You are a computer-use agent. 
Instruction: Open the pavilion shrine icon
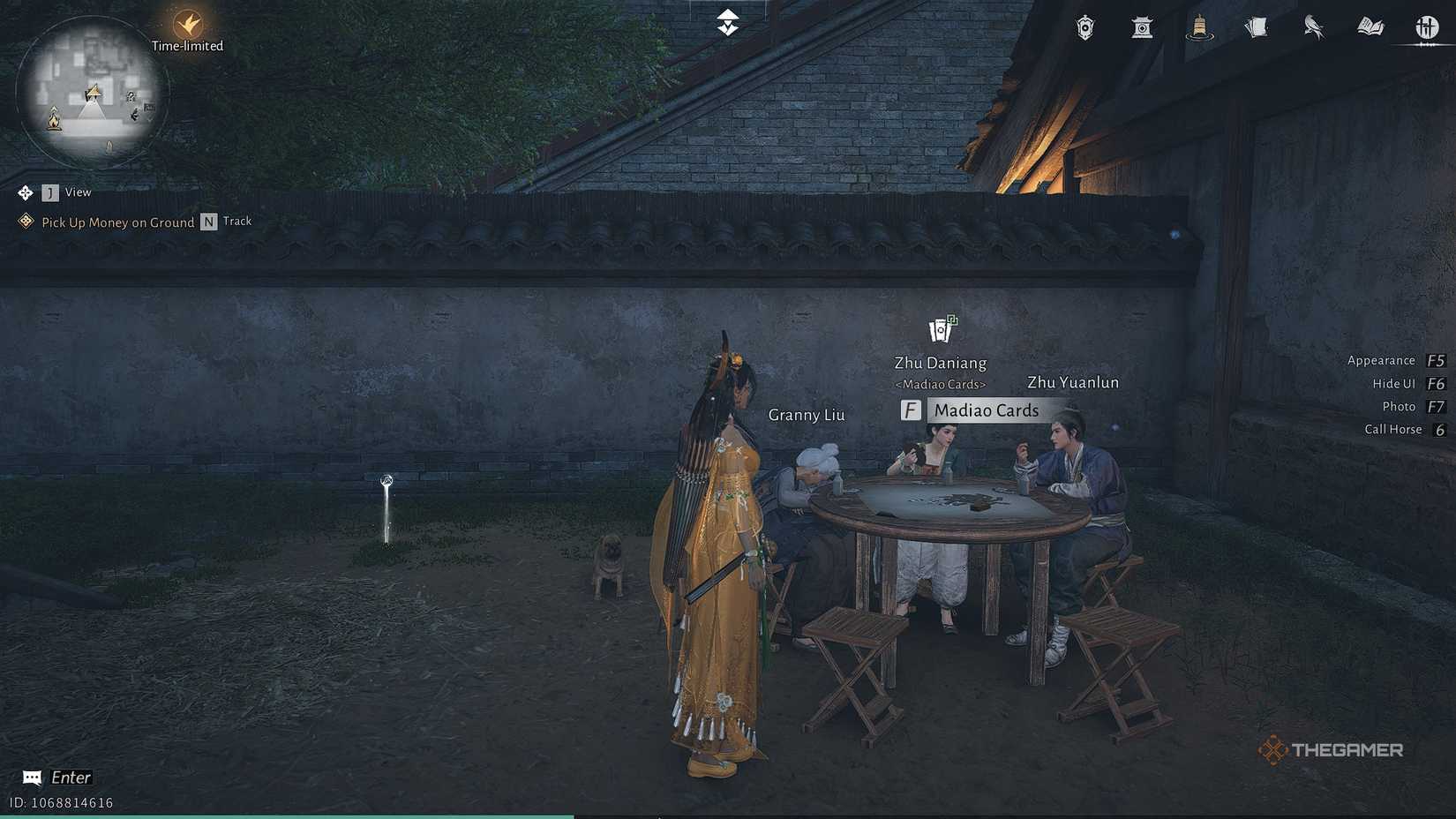[1142, 28]
